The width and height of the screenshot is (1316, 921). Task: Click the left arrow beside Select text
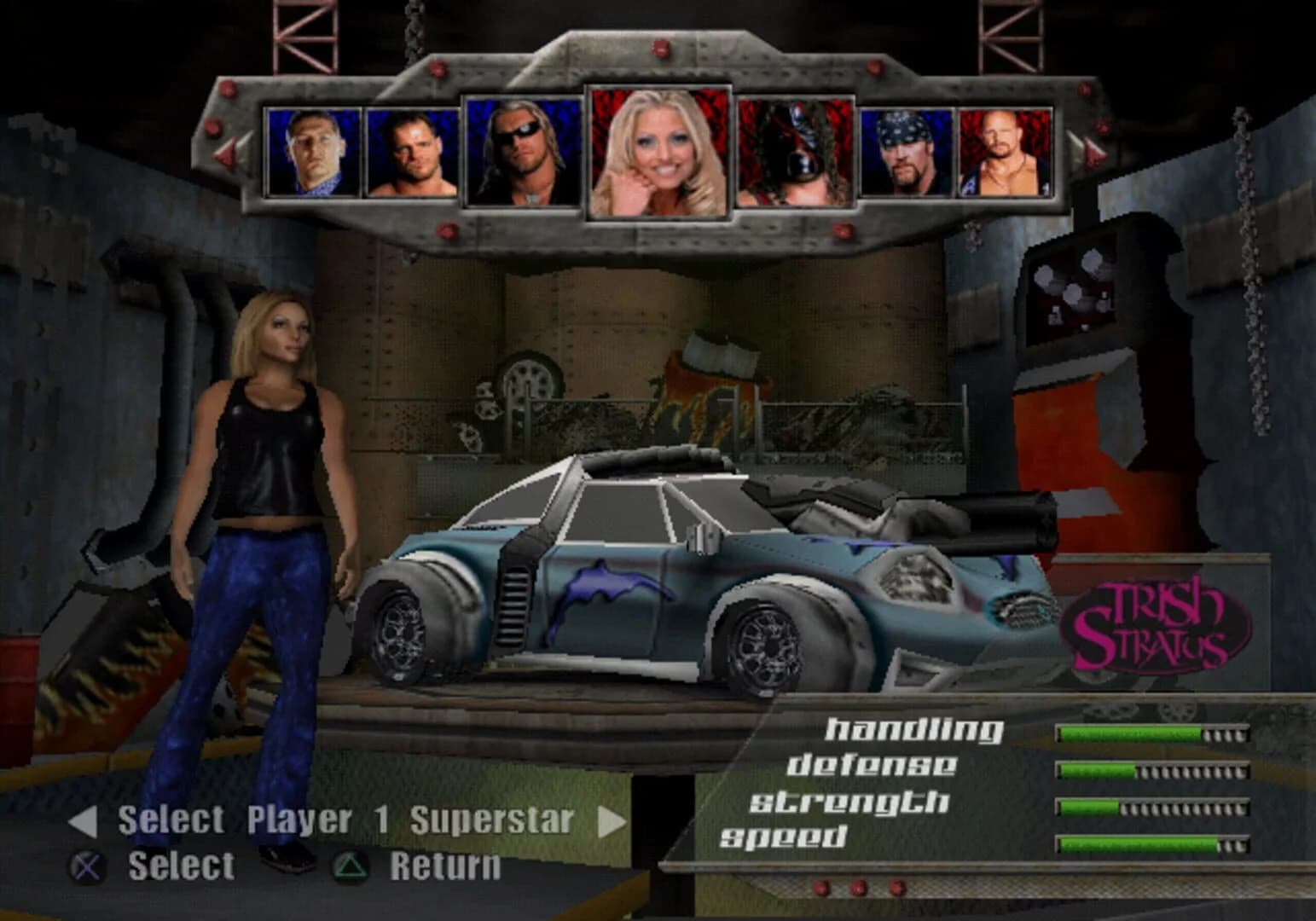click(82, 821)
